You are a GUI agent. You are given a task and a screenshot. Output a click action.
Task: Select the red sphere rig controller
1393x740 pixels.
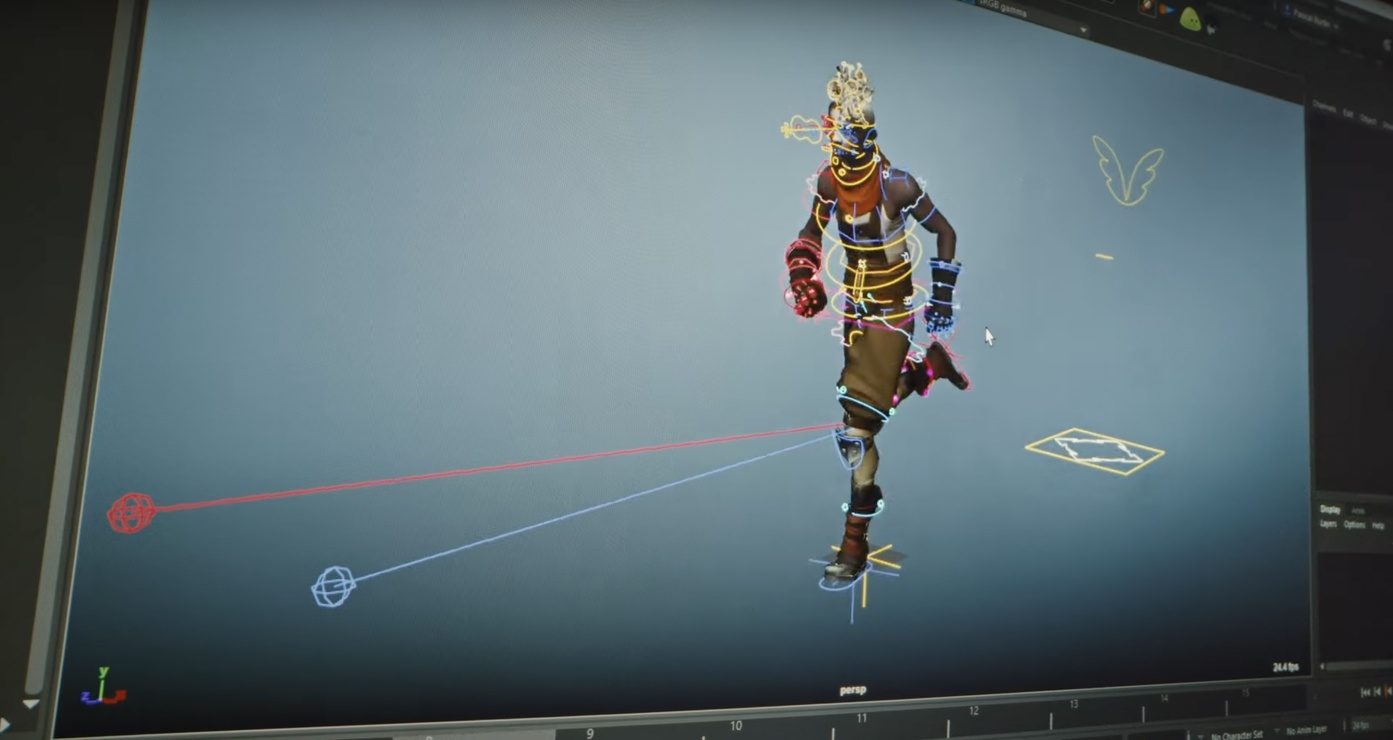(133, 512)
